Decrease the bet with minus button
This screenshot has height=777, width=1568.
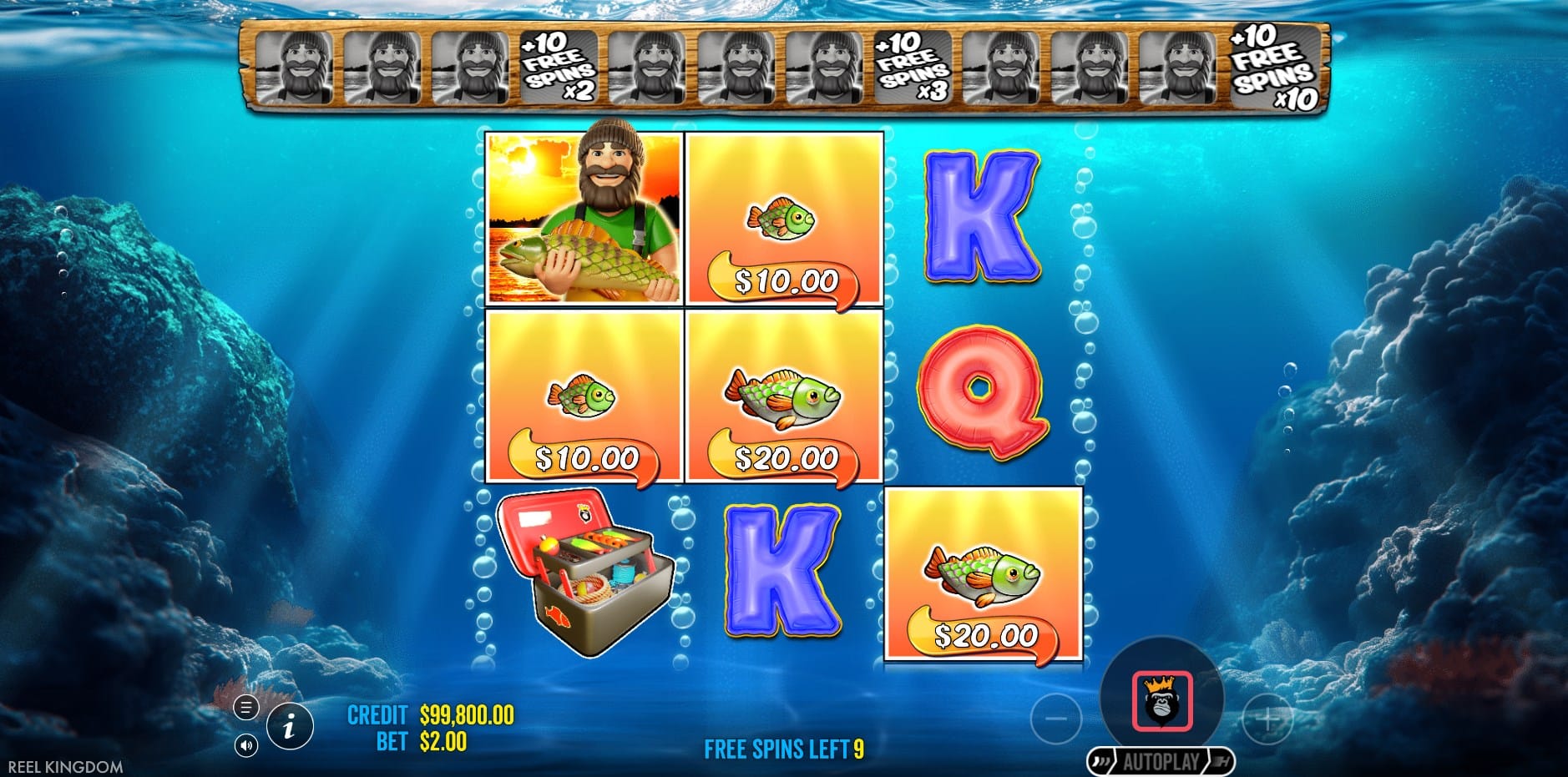click(1056, 719)
